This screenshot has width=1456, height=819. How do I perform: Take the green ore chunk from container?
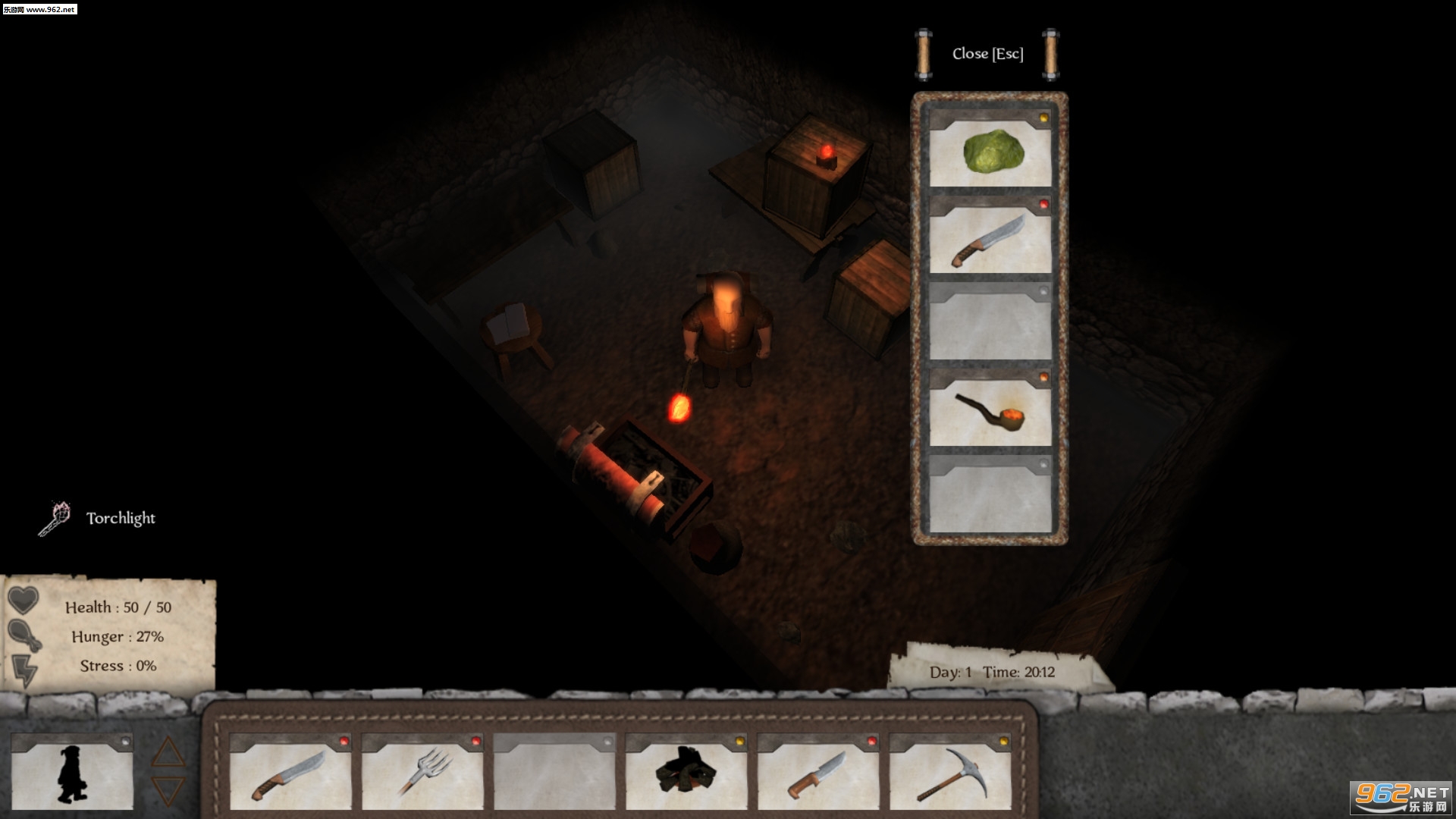point(990,152)
